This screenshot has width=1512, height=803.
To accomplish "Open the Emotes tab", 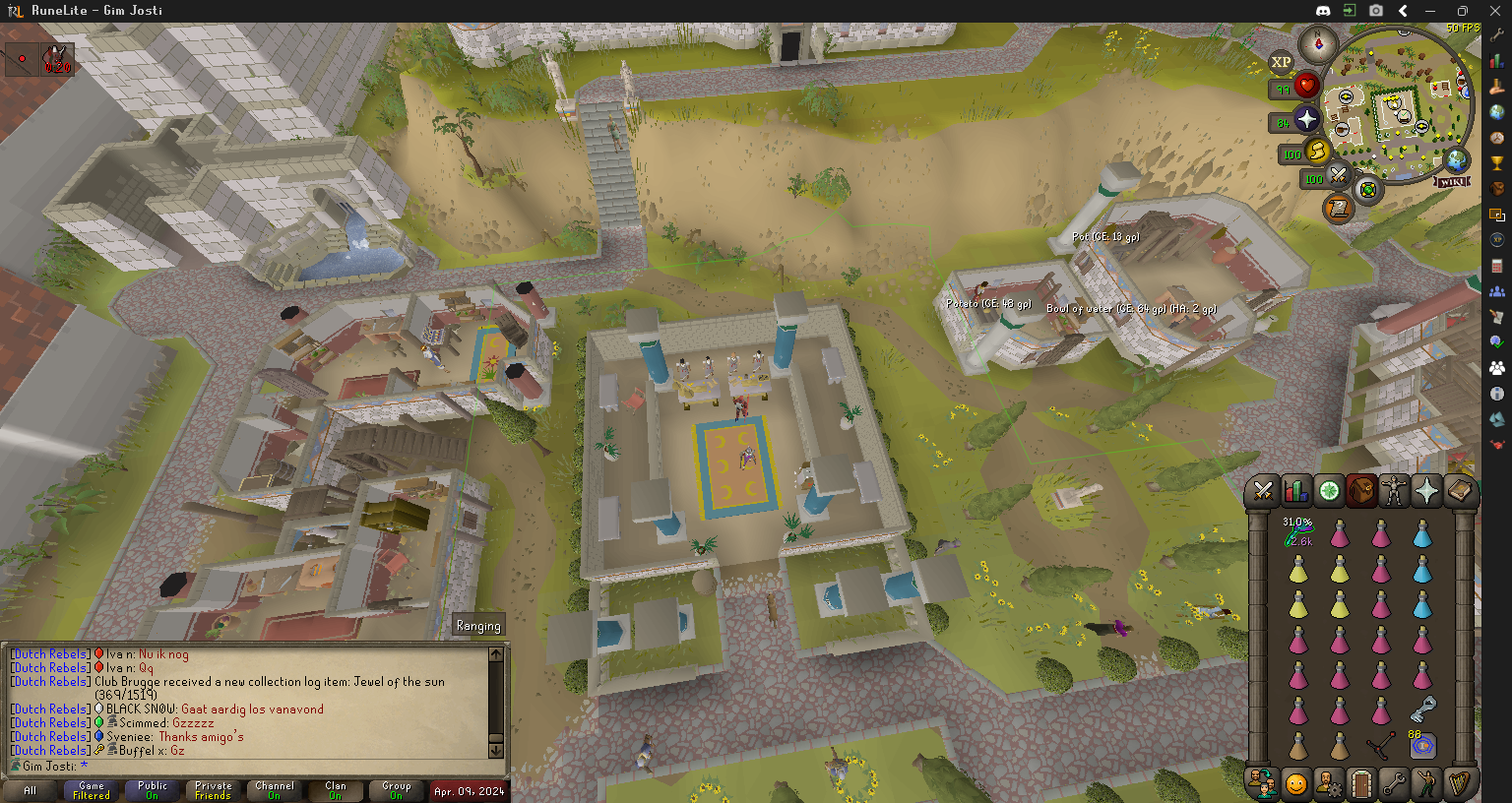I will pos(1426,784).
